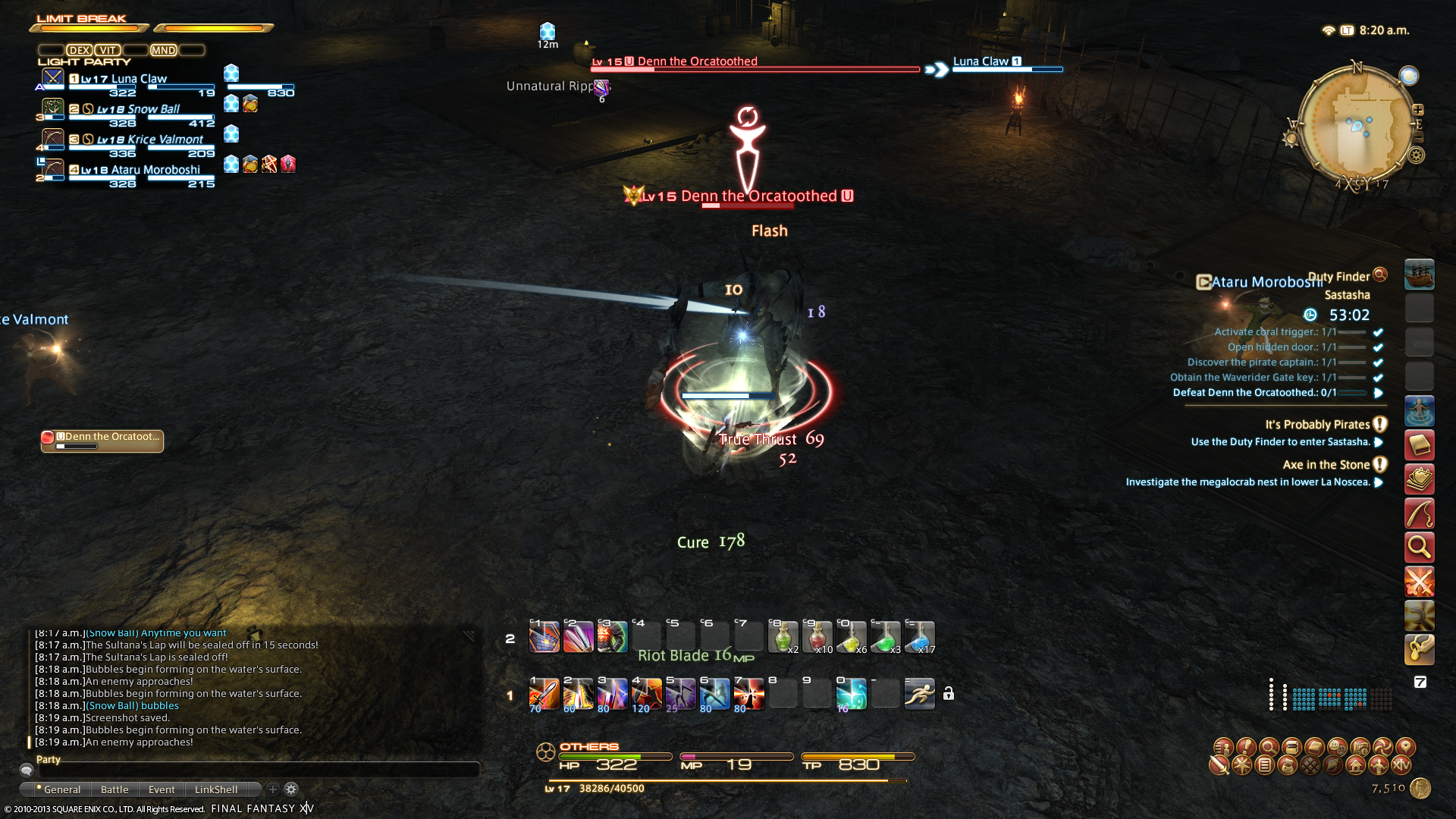Select the LinkShell chat tab
The height and width of the screenshot is (819, 1456).
216,789
